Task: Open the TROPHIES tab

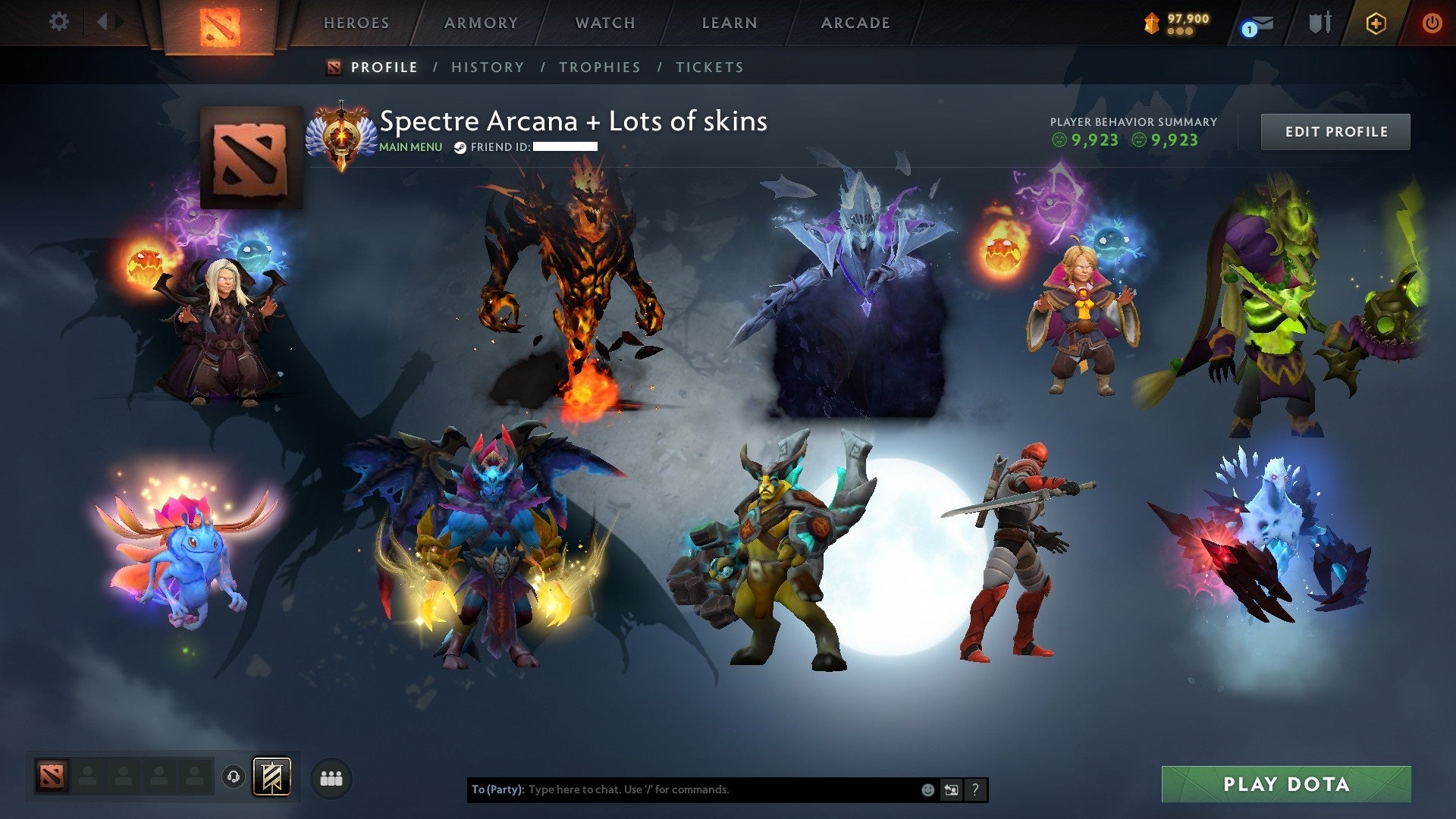Action: [599, 67]
